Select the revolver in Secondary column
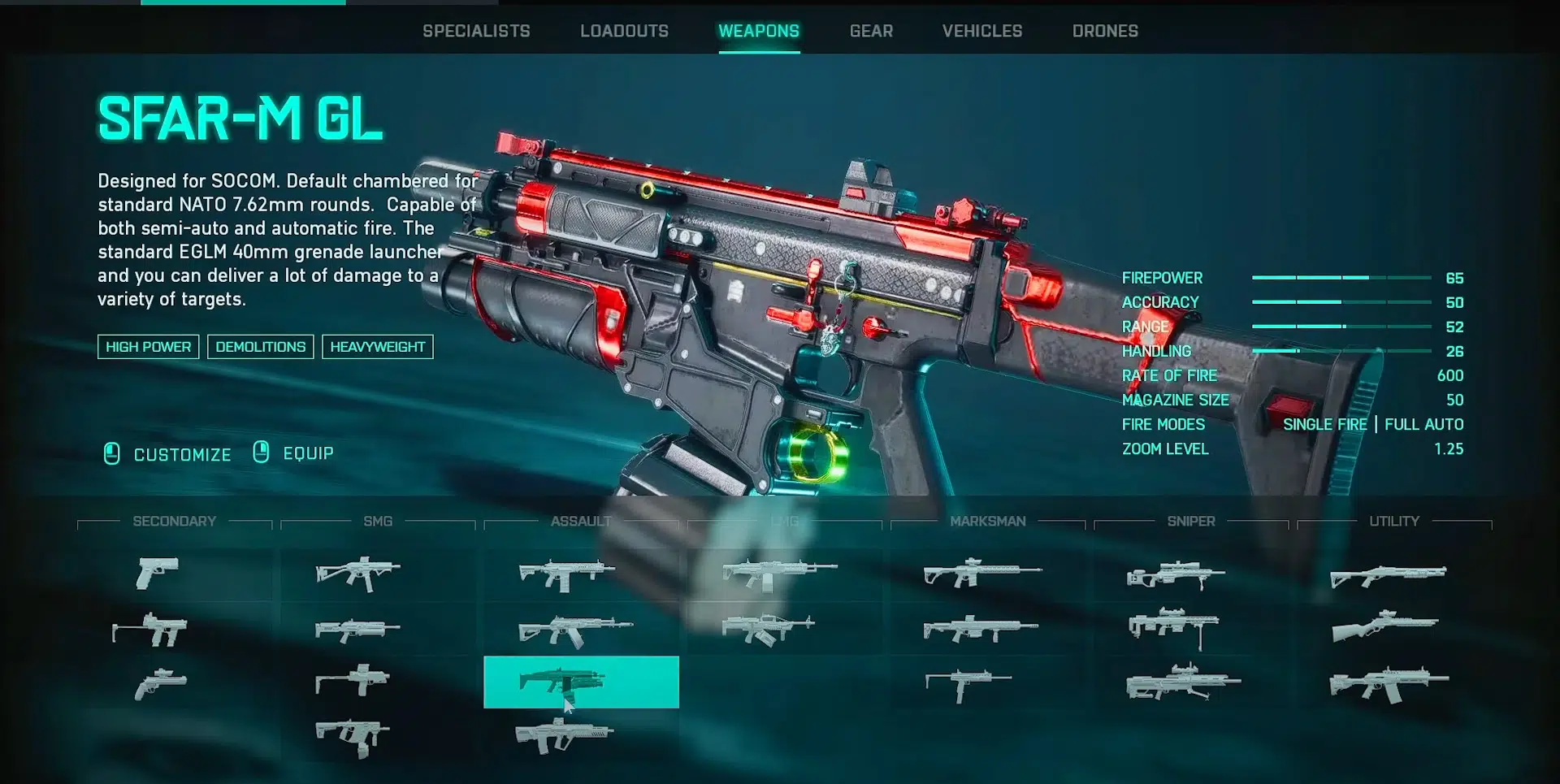This screenshot has width=1560, height=784. click(161, 684)
